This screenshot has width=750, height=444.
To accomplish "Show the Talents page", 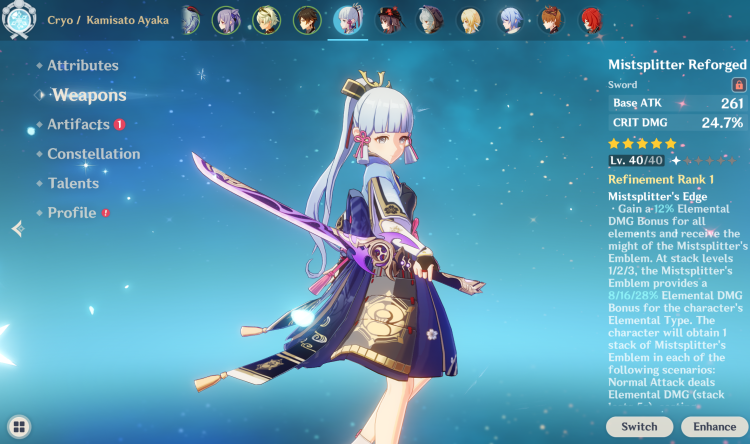I will [74, 183].
